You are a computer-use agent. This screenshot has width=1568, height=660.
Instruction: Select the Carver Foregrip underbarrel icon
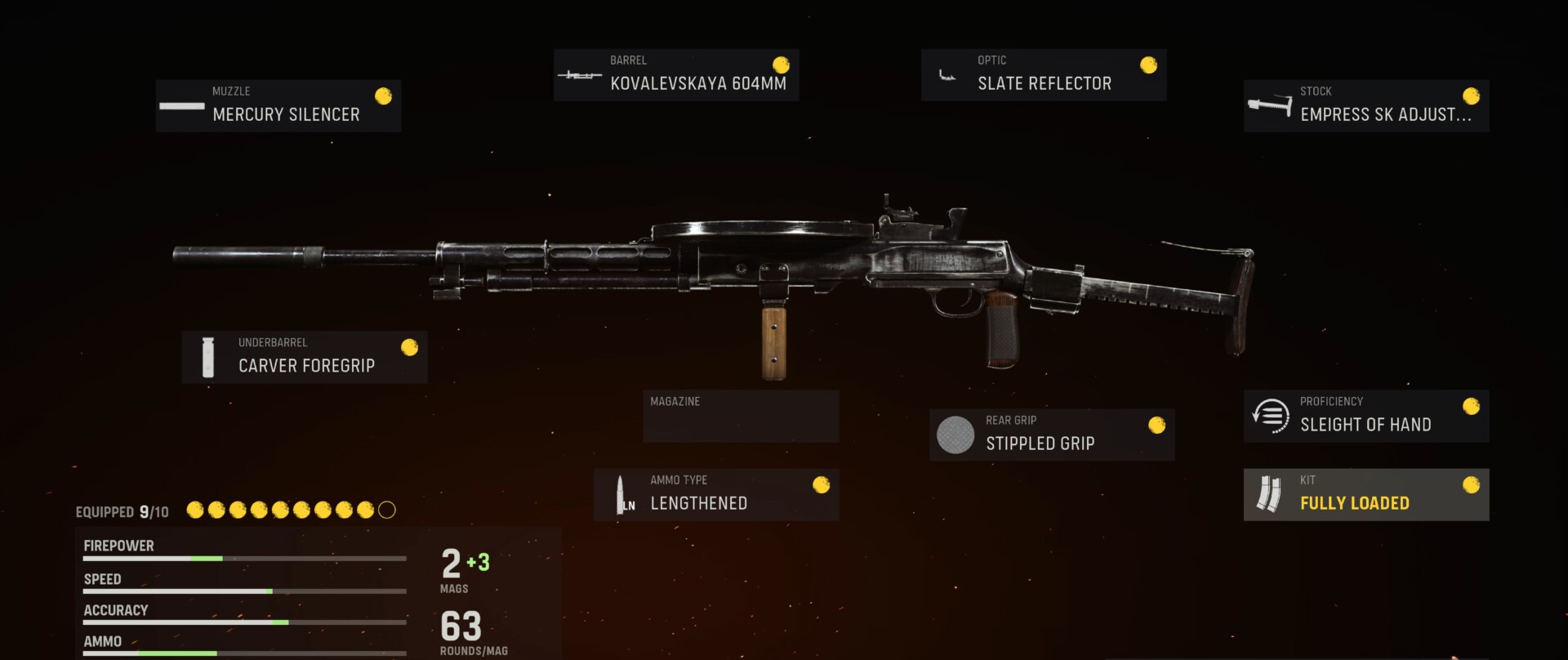pyautogui.click(x=207, y=356)
